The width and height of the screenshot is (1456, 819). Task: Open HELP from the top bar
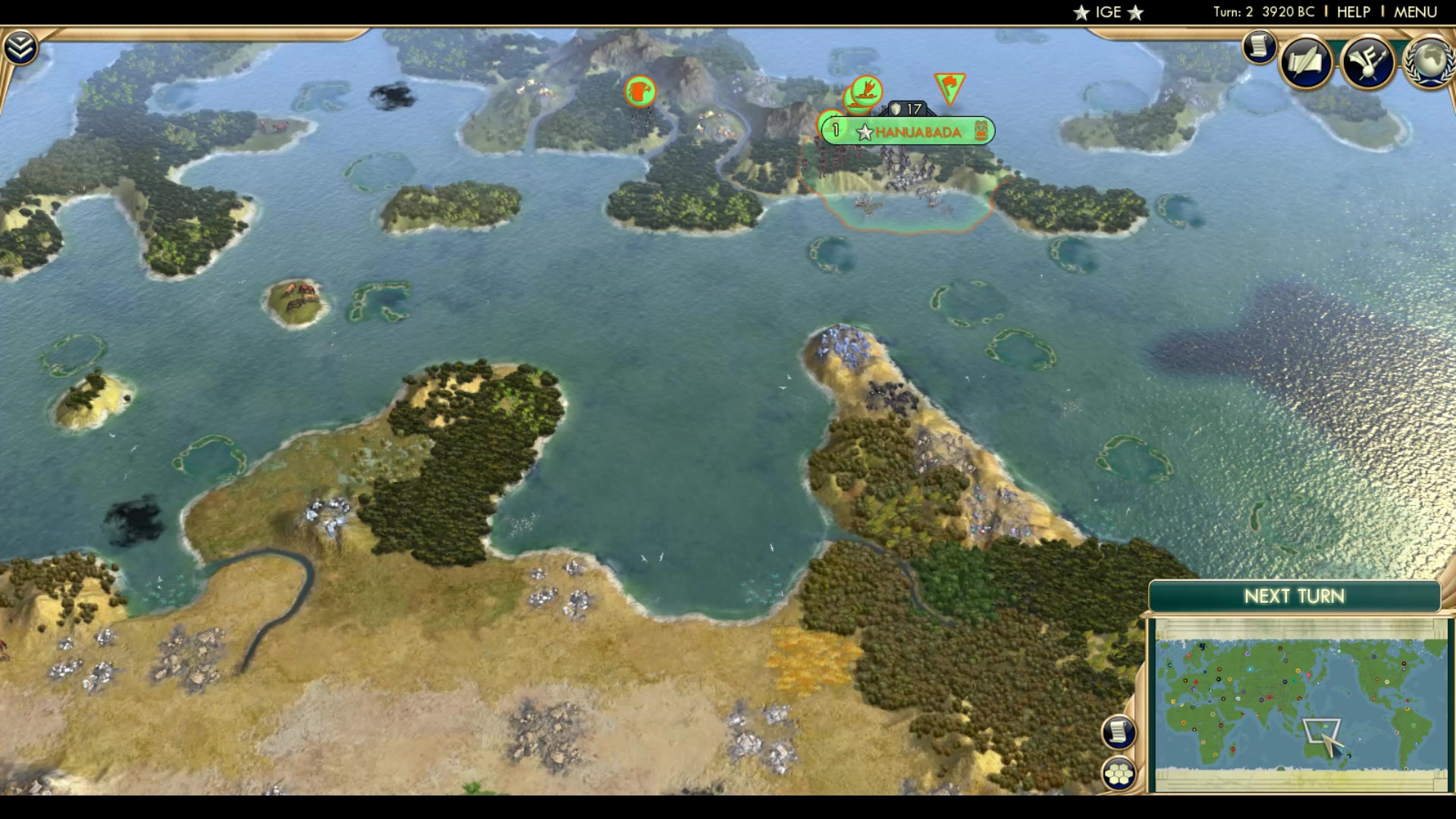pos(1354,11)
